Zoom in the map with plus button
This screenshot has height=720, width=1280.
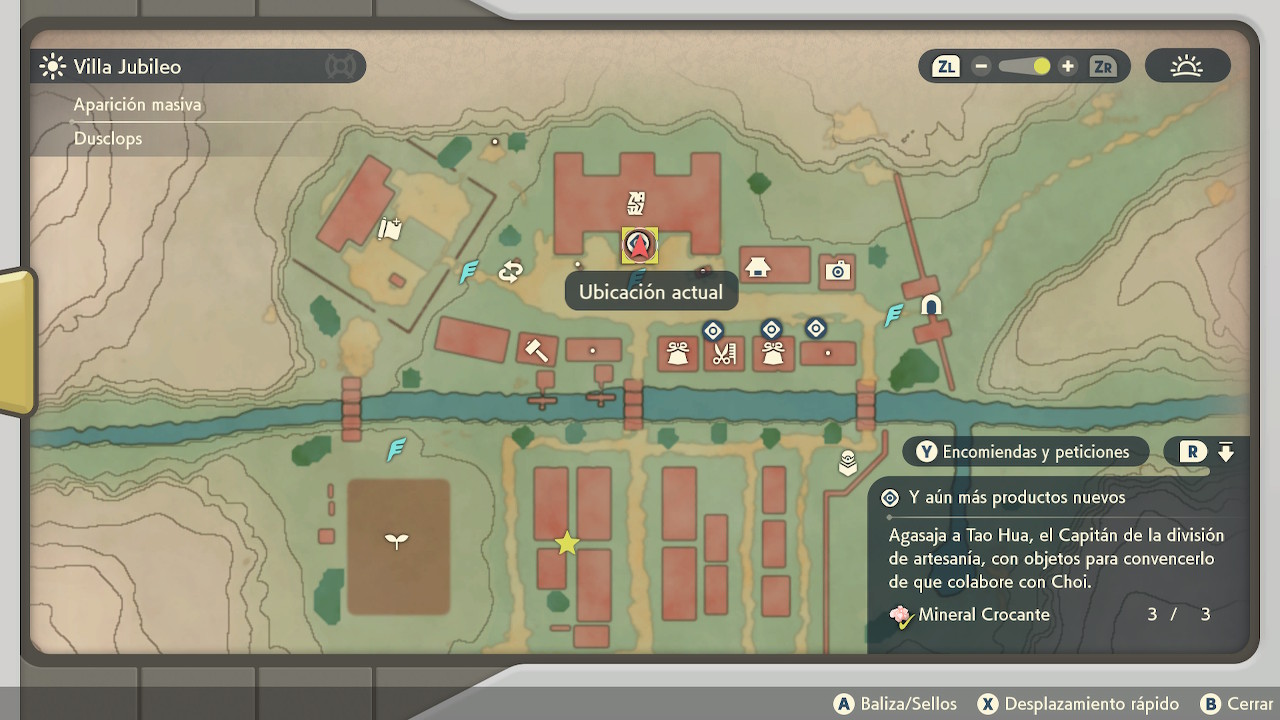click(1068, 67)
